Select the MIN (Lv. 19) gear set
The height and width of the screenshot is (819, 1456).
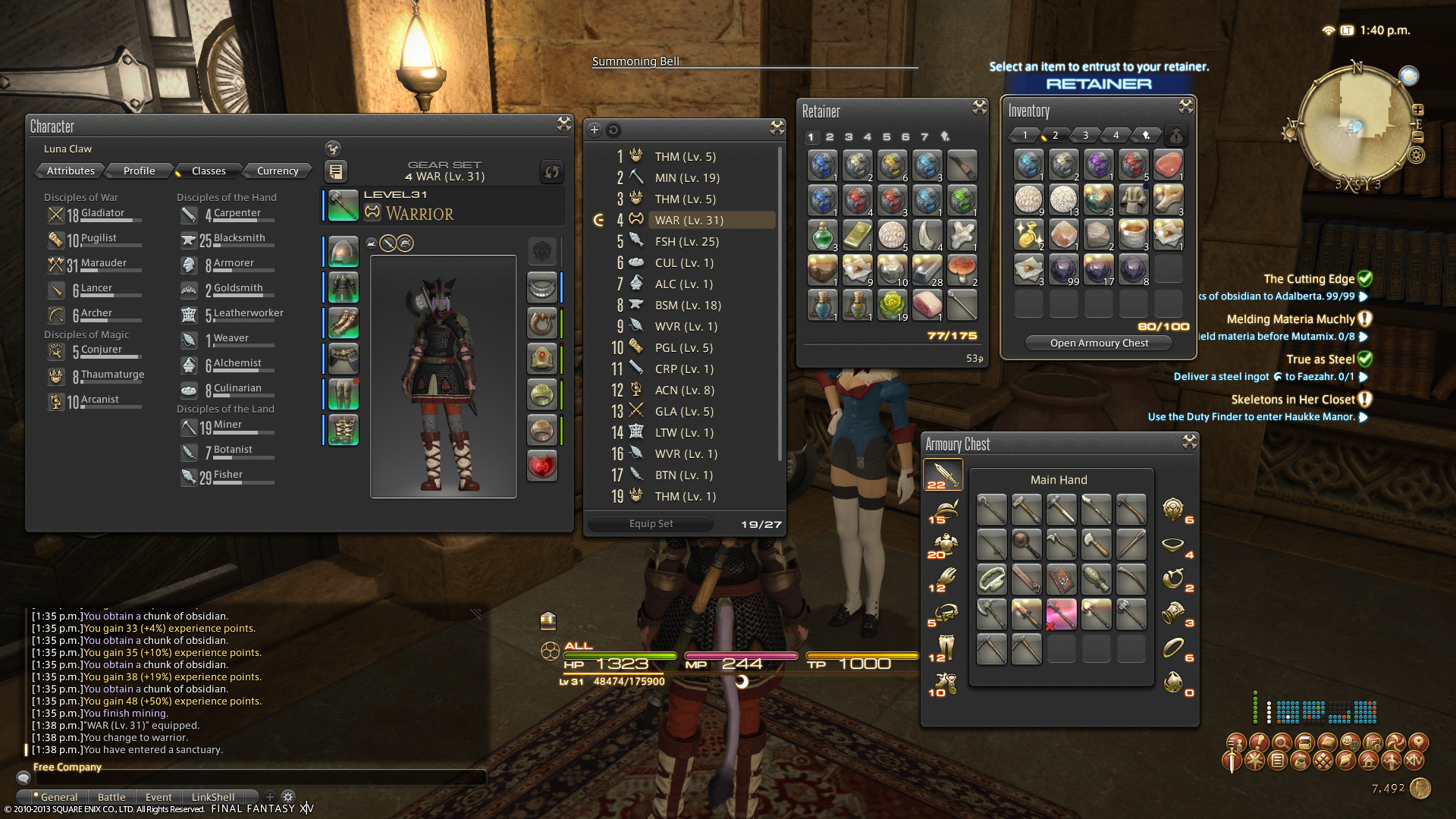click(x=687, y=177)
